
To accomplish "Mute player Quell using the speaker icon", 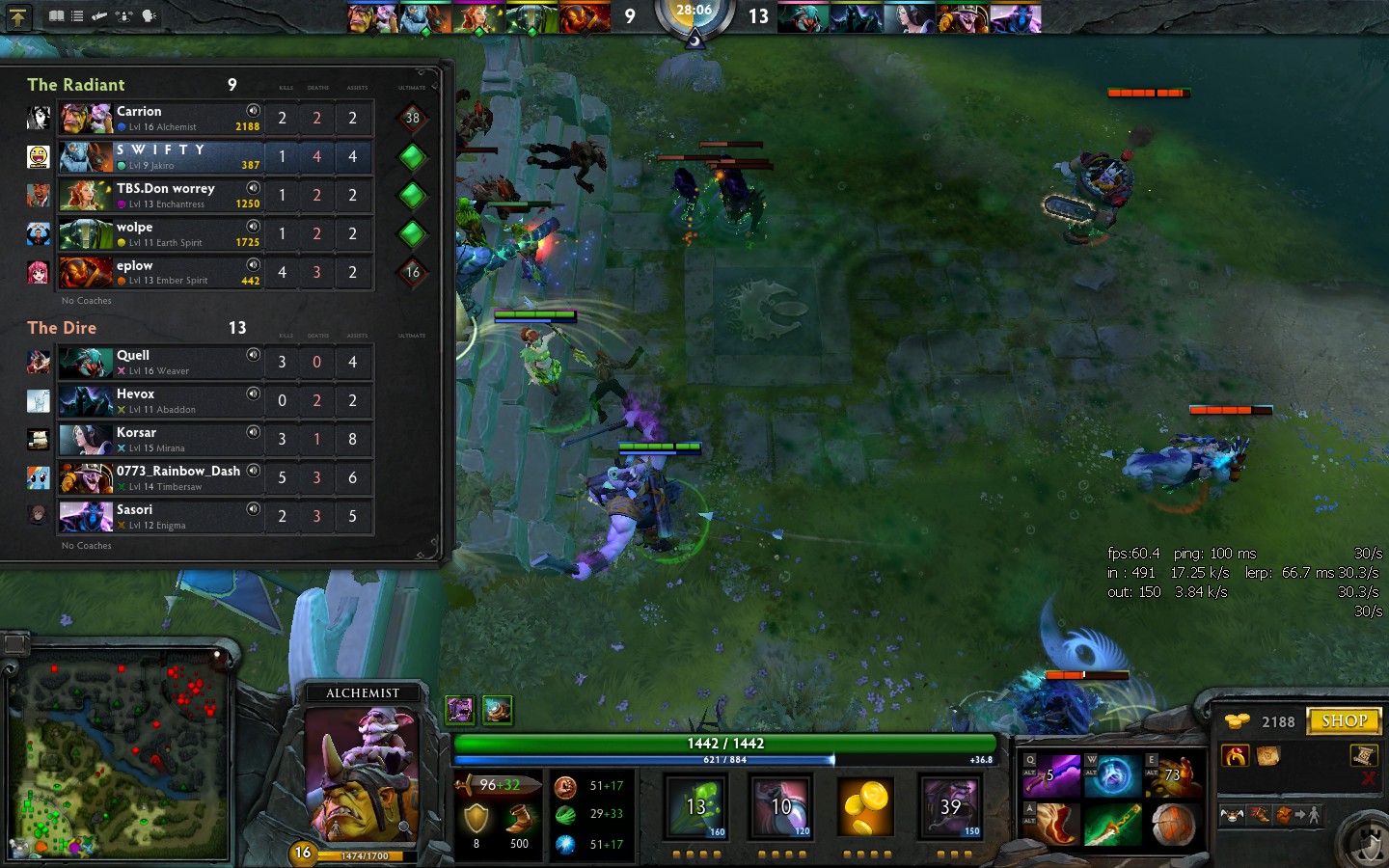I will 253,355.
